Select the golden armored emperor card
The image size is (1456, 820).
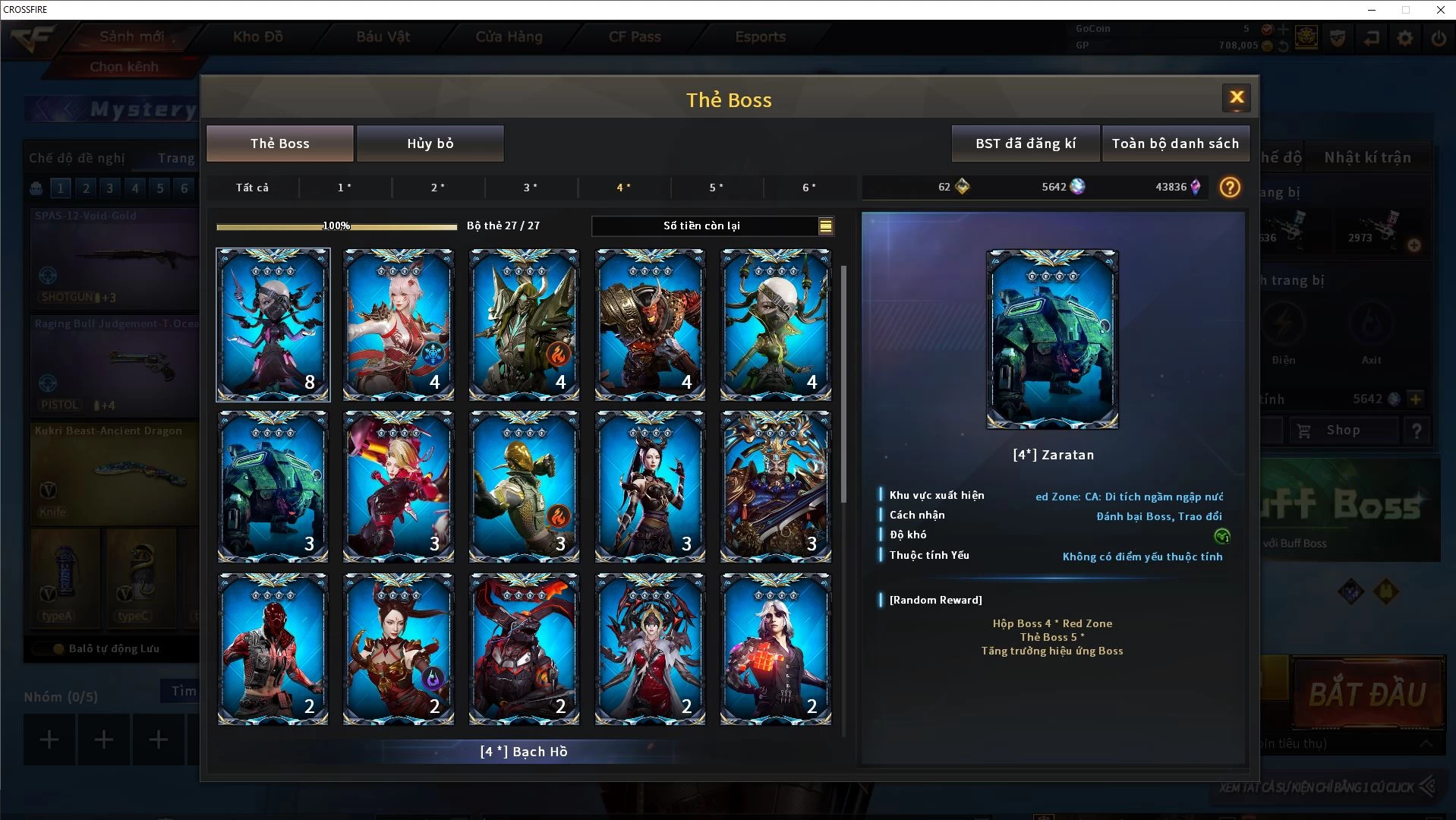click(x=775, y=486)
